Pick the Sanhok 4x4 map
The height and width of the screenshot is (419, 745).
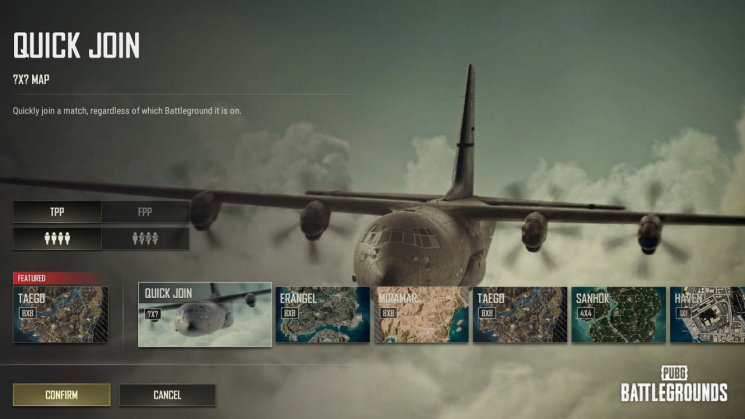pos(618,314)
